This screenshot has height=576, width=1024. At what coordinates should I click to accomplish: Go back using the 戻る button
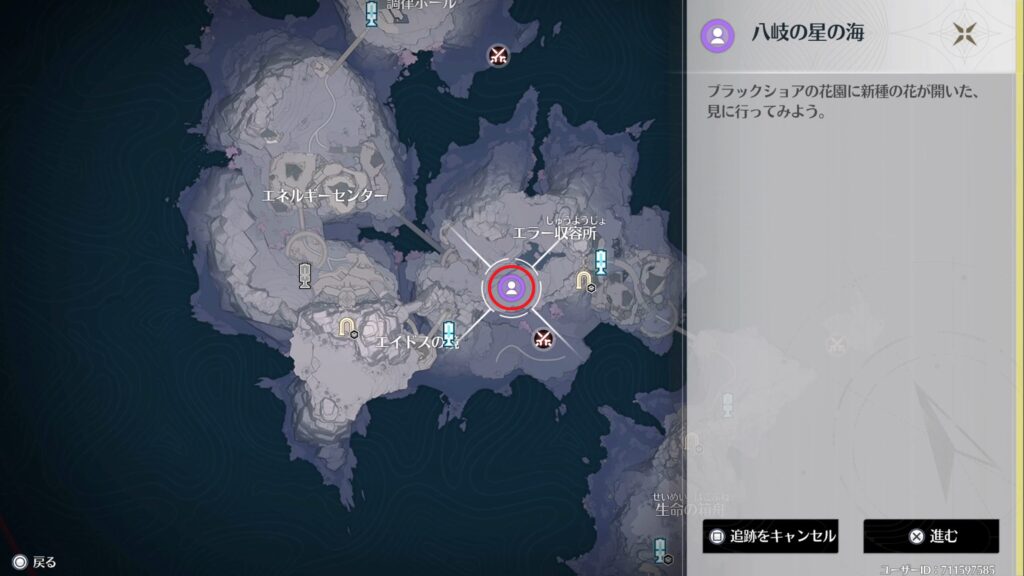pyautogui.click(x=35, y=562)
